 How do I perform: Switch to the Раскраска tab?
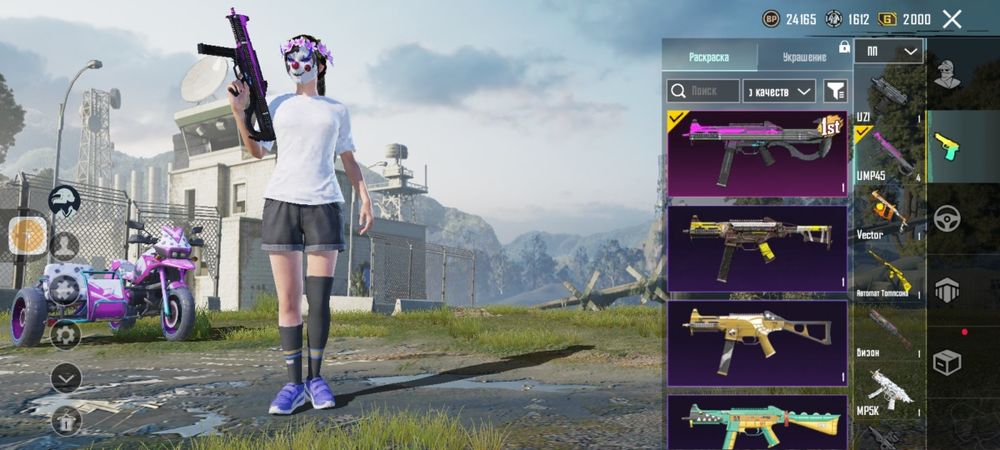tap(709, 56)
